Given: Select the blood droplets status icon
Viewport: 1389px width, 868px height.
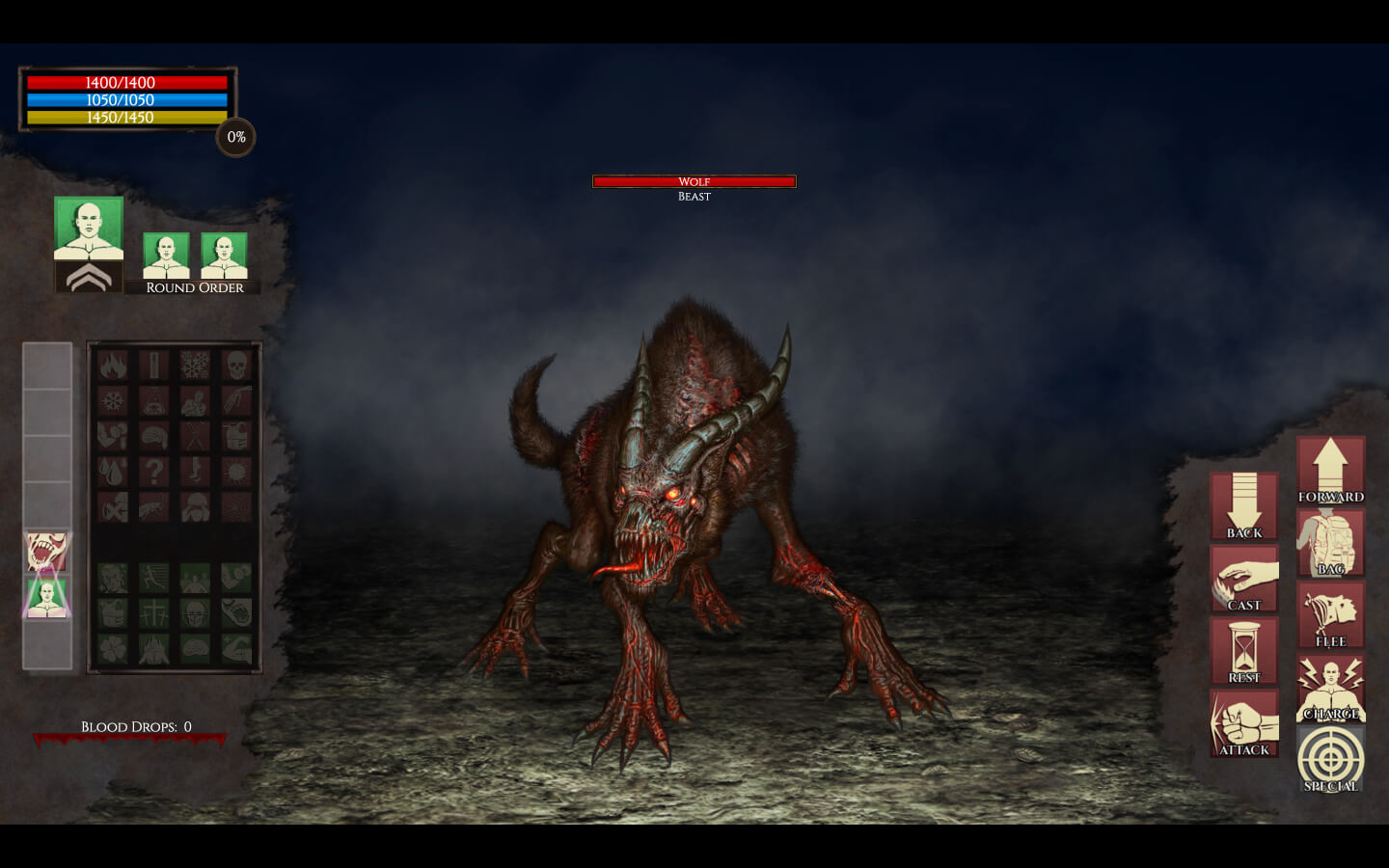Looking at the screenshot, I should tap(113, 472).
